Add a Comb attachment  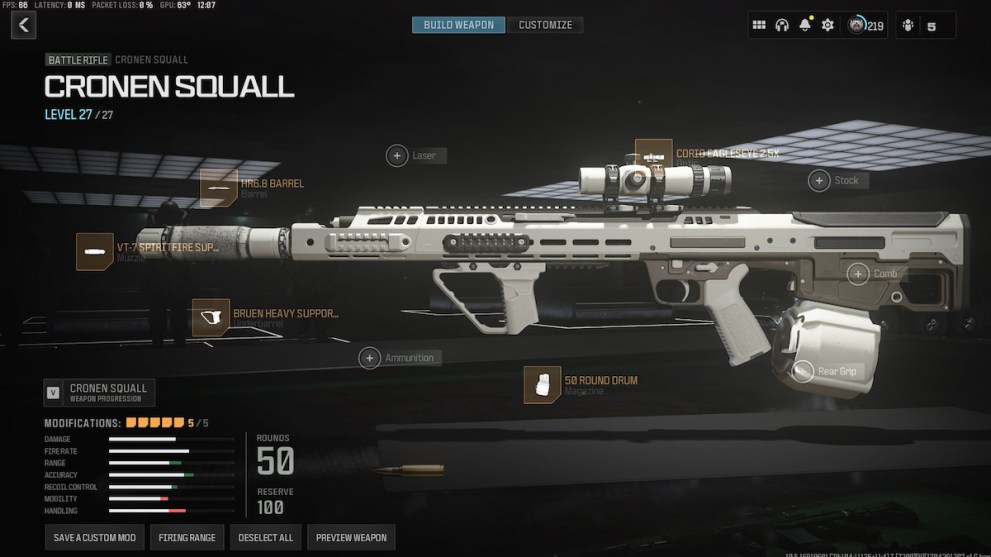pos(858,274)
